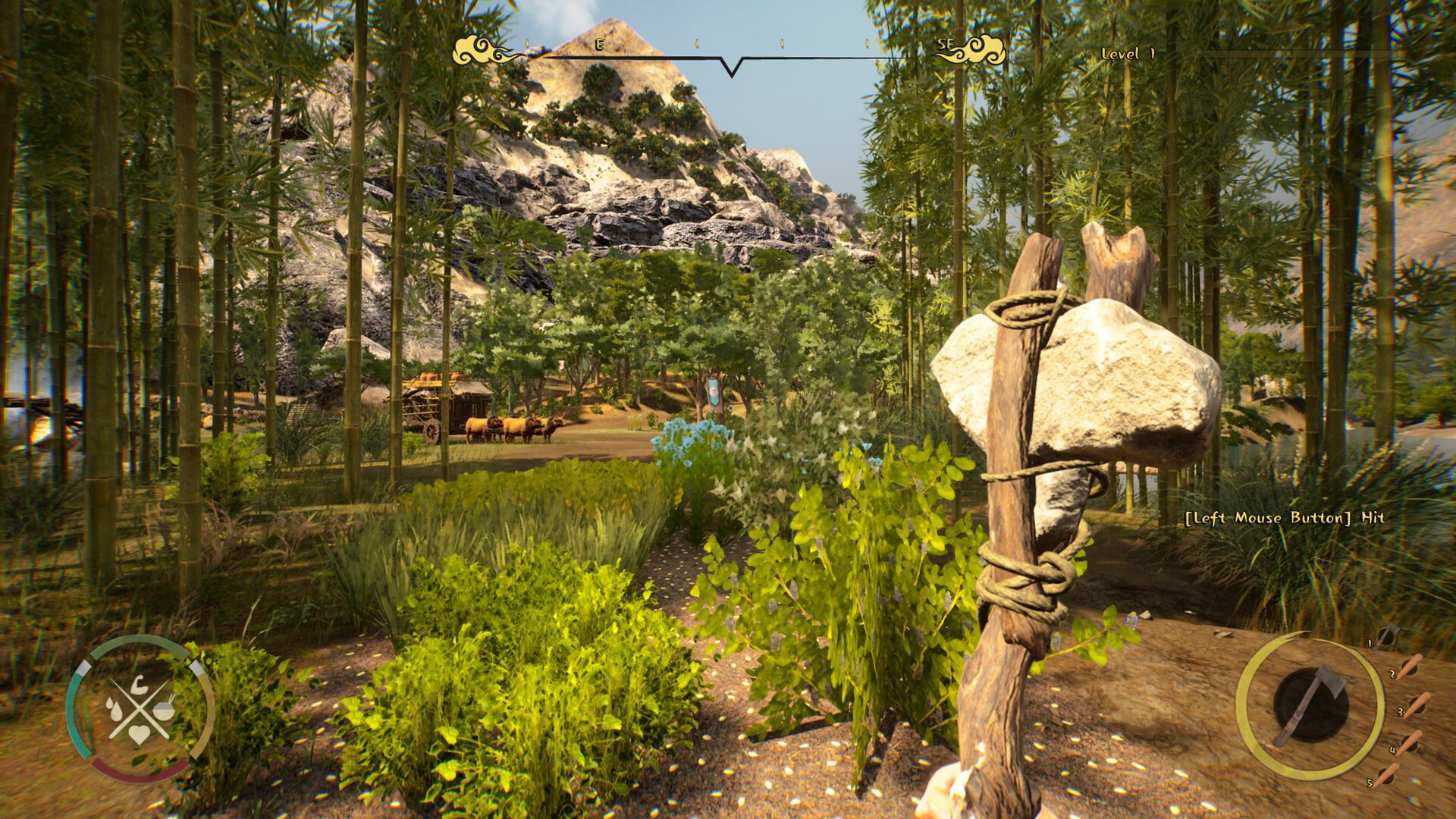This screenshot has width=1456, height=819.
Task: Click the crossed chopsticks at the survival wheel center
Action: click(138, 710)
